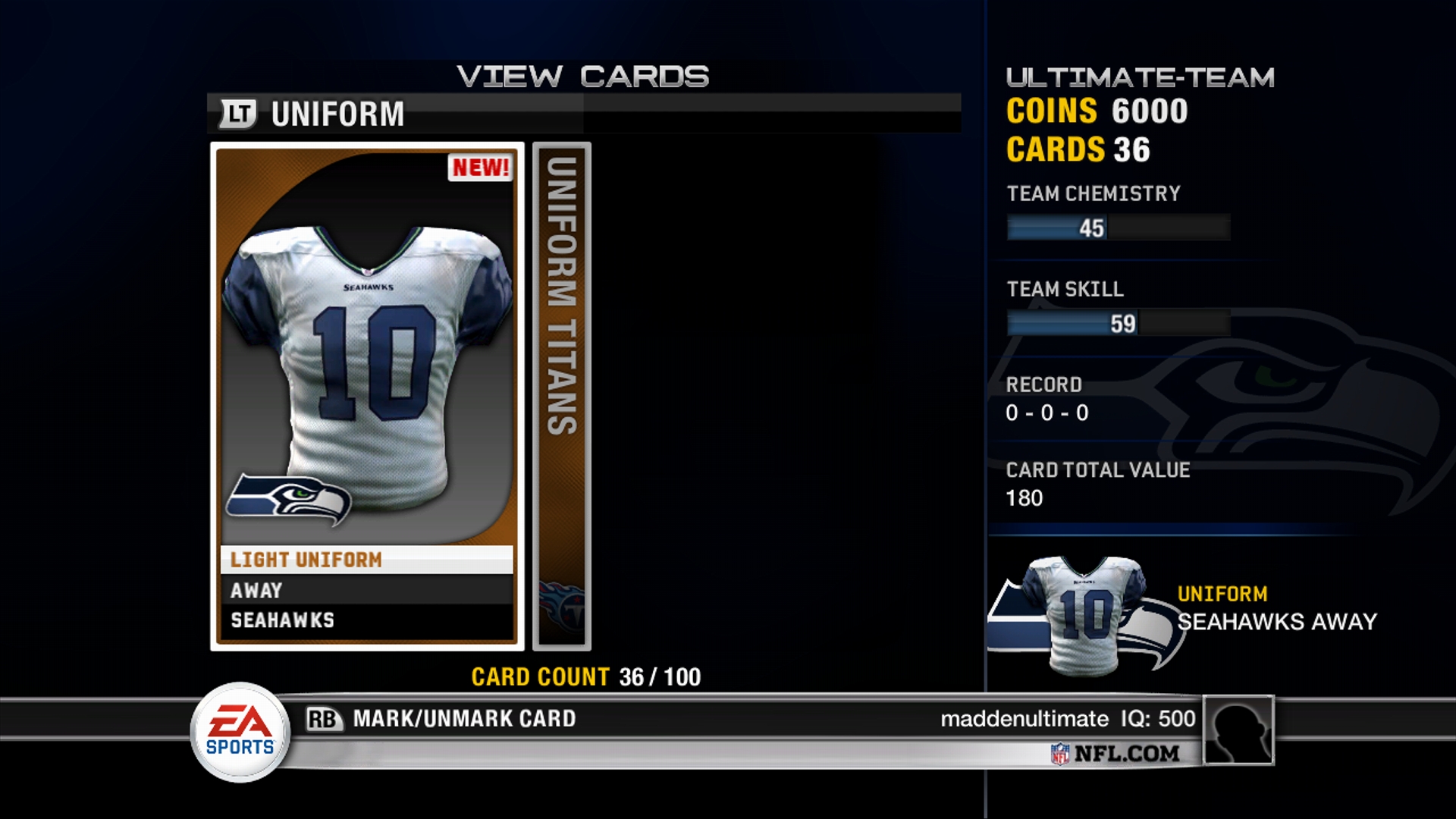Image resolution: width=1456 pixels, height=819 pixels.
Task: Click the EA Sports logo
Action: (240, 732)
